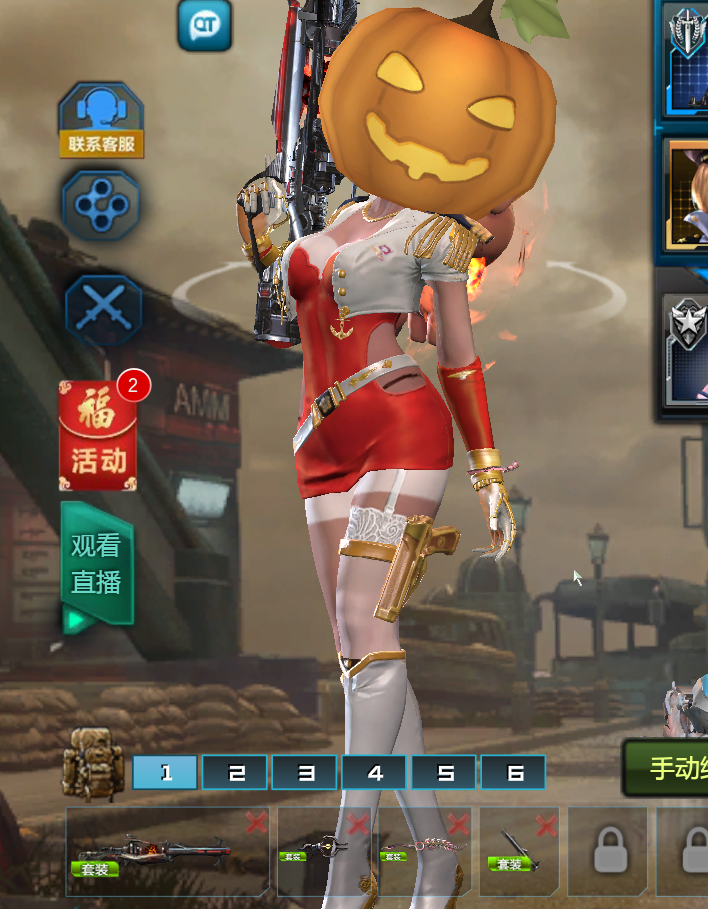Watch the live stream (观看直播)
The width and height of the screenshot is (708, 909).
96,563
